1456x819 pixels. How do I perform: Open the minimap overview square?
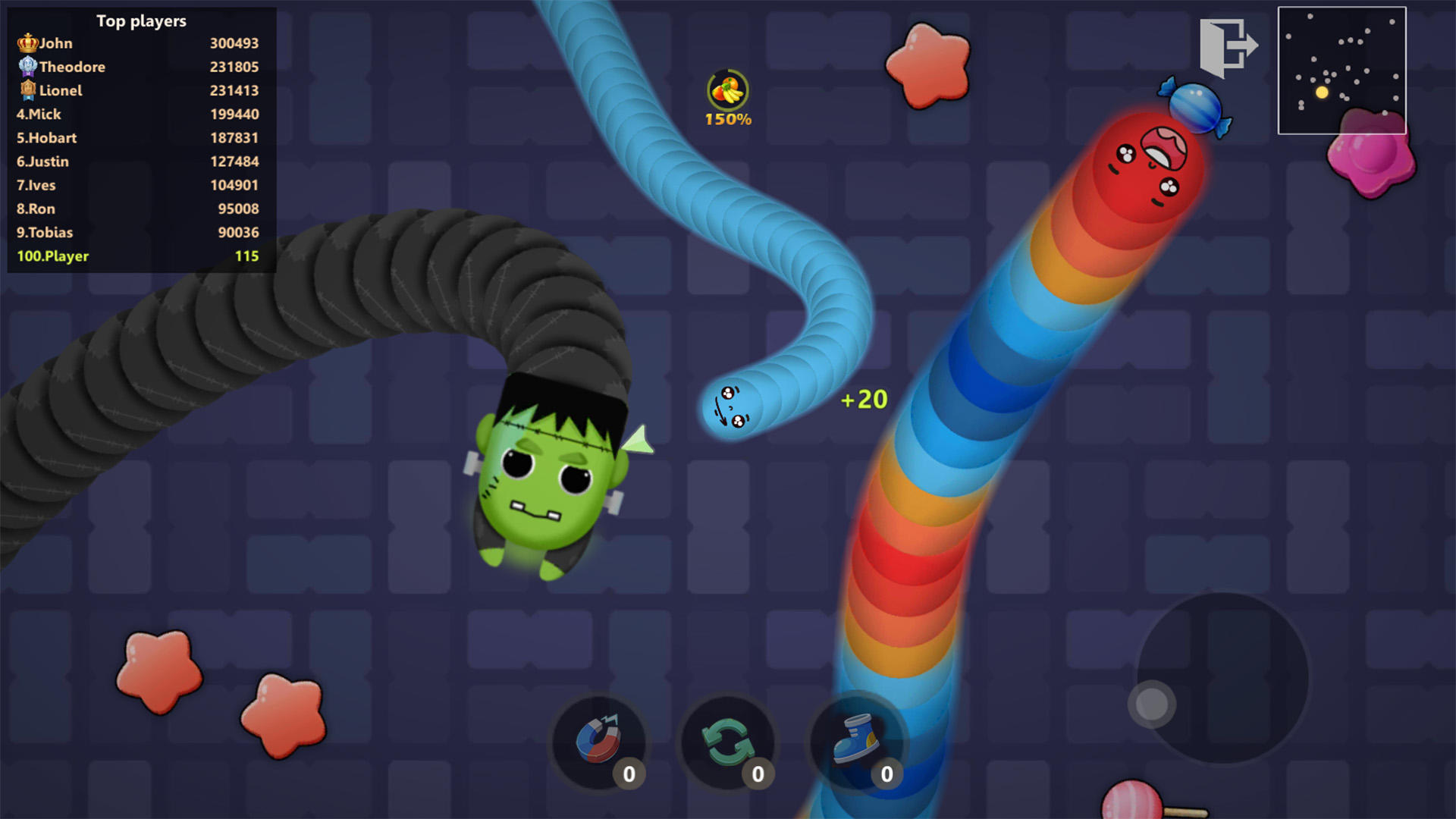(1342, 71)
